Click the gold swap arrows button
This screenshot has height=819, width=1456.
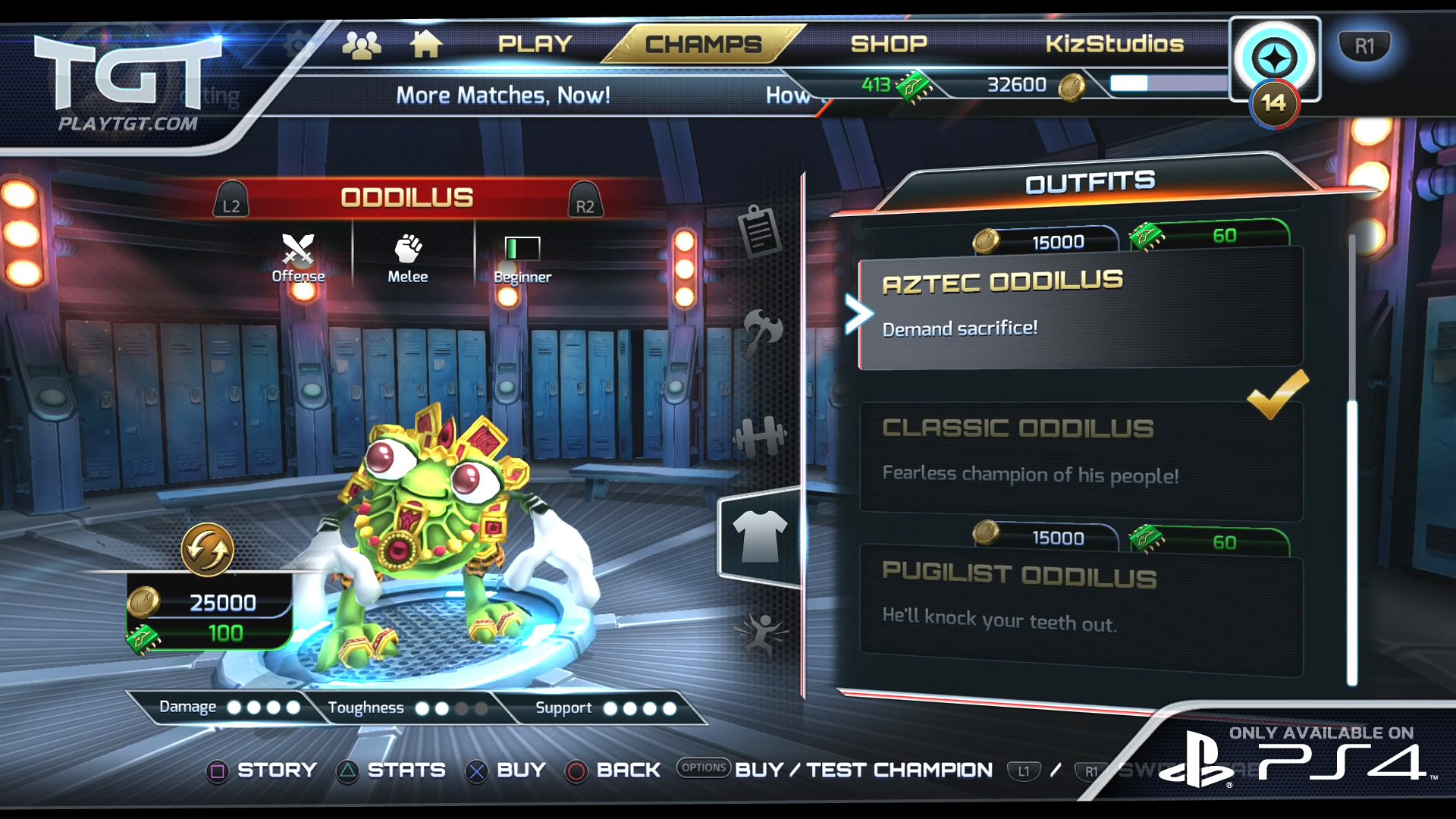click(207, 549)
